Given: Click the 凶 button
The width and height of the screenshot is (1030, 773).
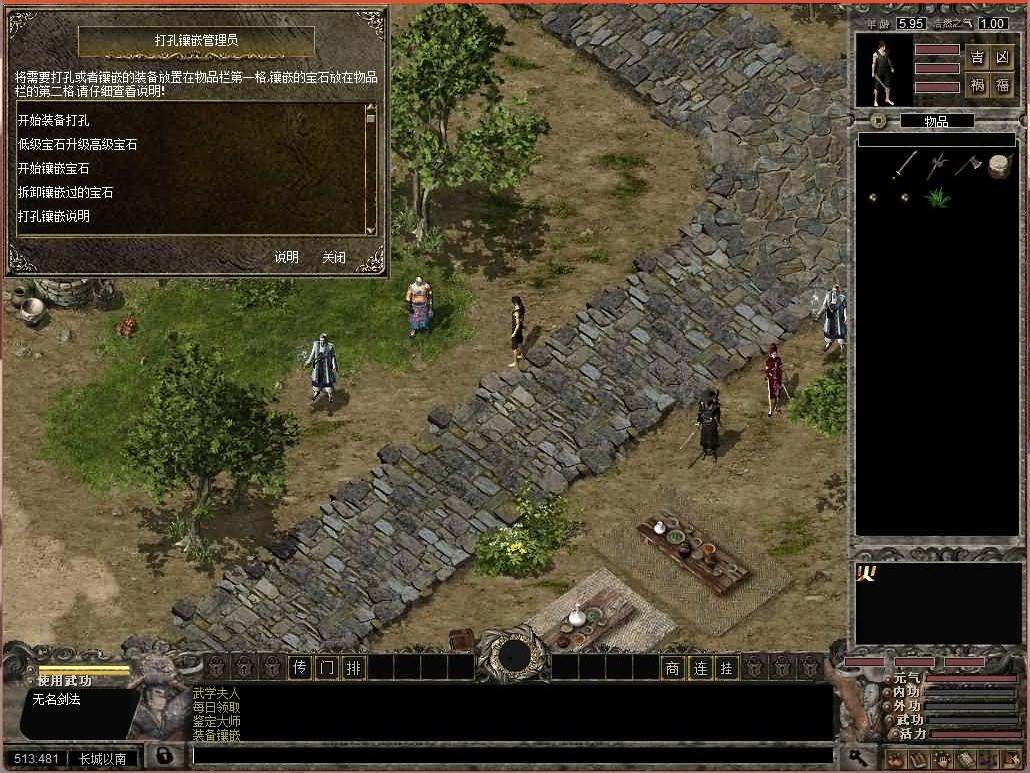Looking at the screenshot, I should click(x=1003, y=57).
